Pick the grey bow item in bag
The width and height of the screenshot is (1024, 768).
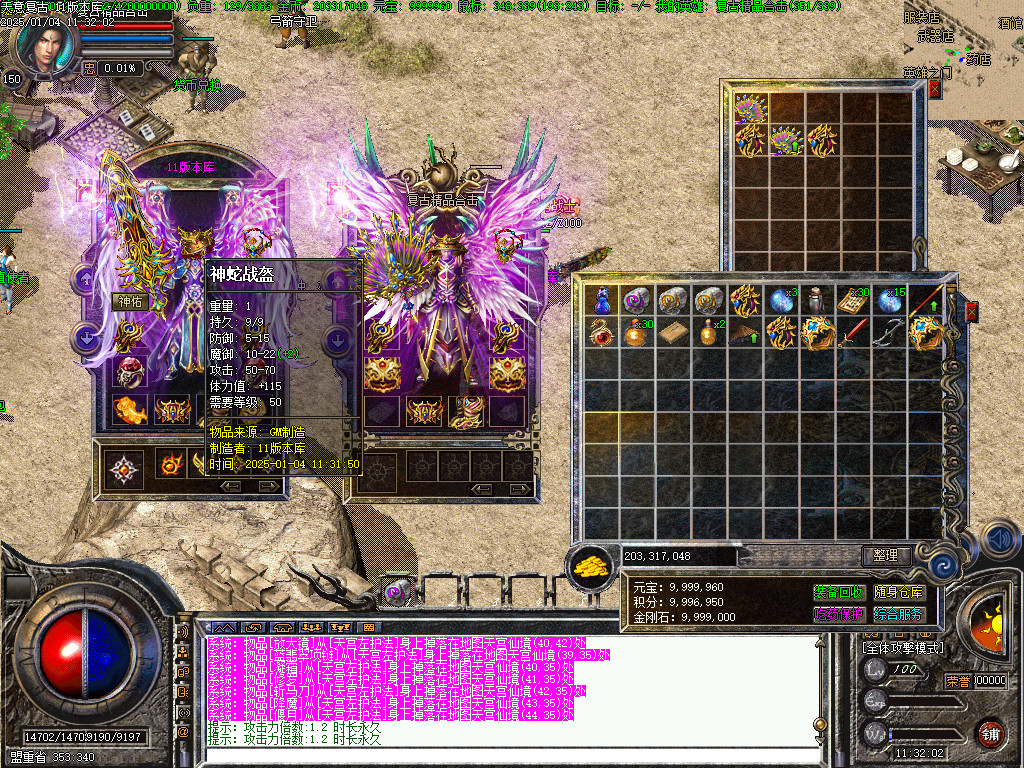point(889,332)
